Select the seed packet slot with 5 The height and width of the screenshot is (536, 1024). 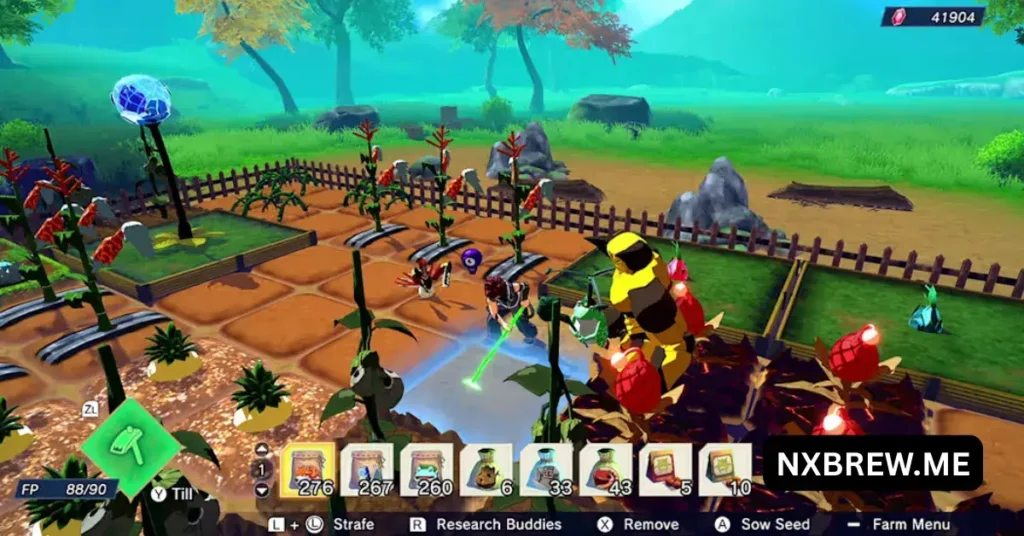666,469
